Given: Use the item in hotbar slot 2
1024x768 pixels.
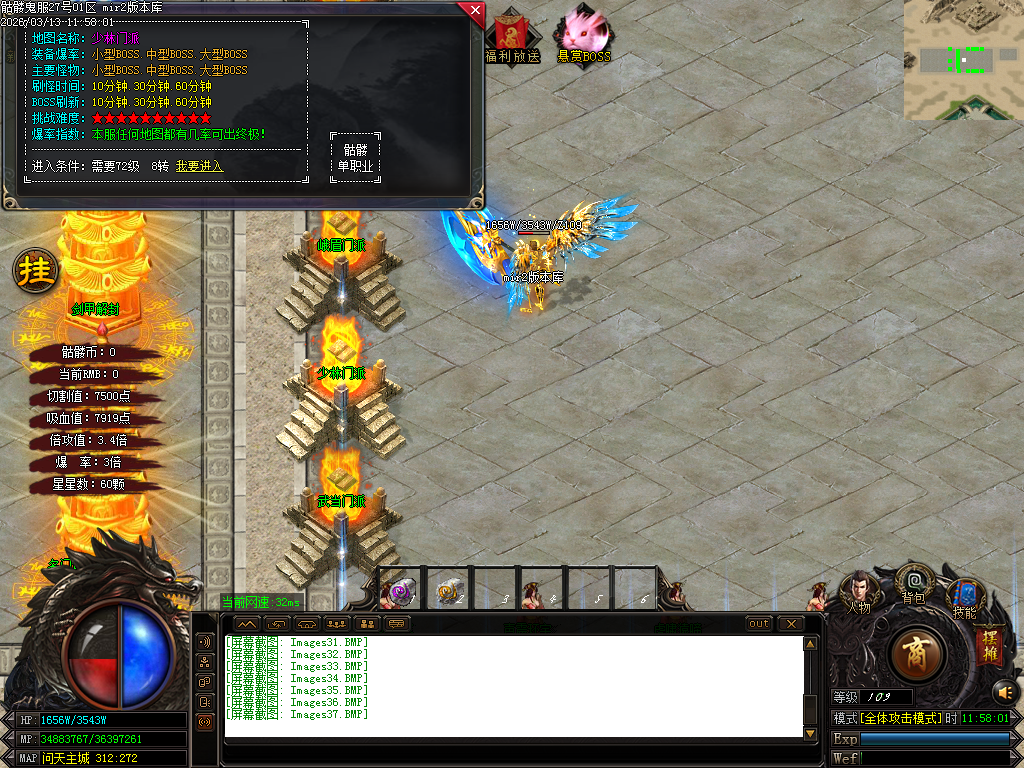Looking at the screenshot, I should [x=449, y=591].
